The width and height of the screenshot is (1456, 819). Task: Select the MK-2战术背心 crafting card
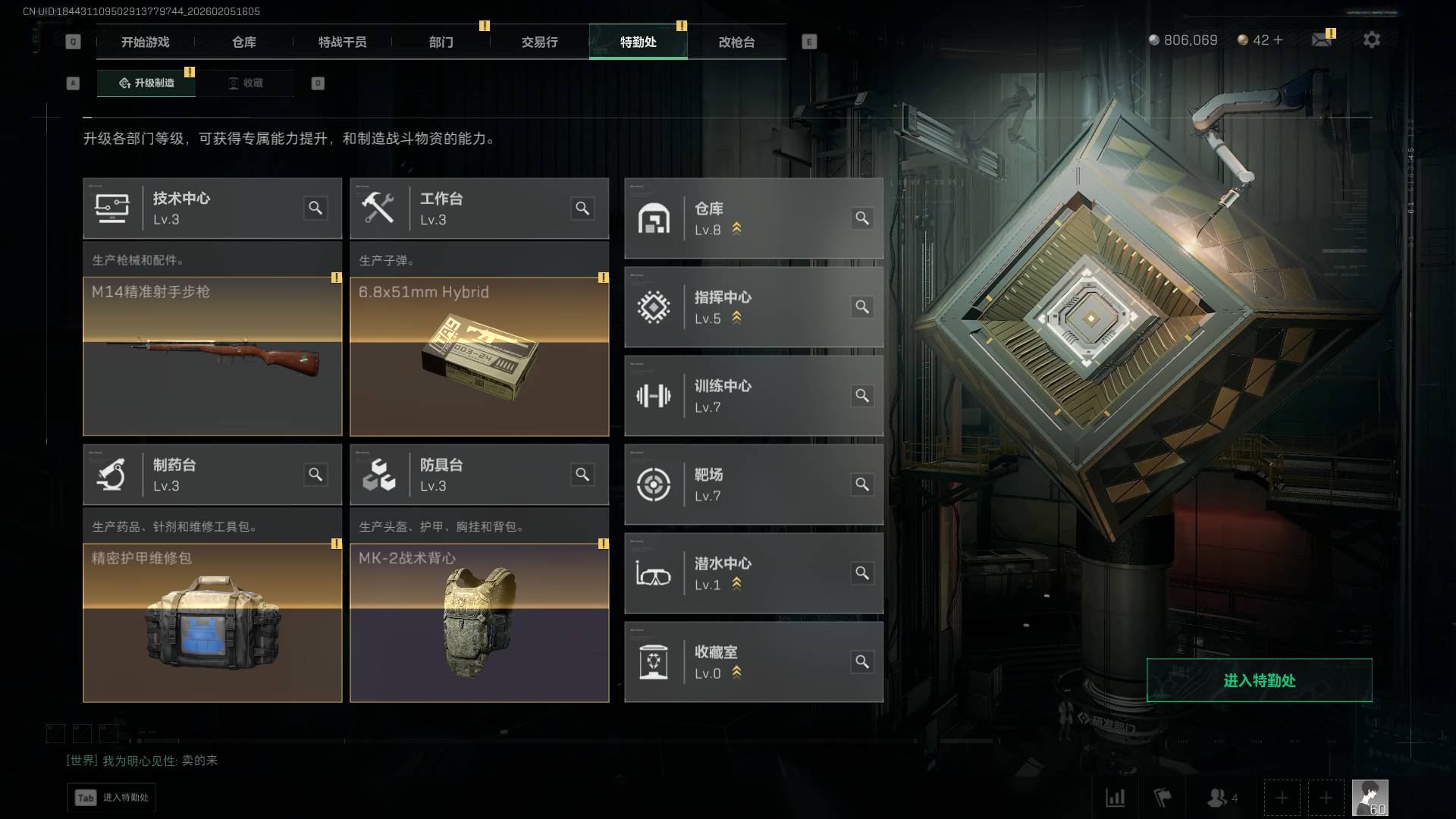click(x=479, y=623)
